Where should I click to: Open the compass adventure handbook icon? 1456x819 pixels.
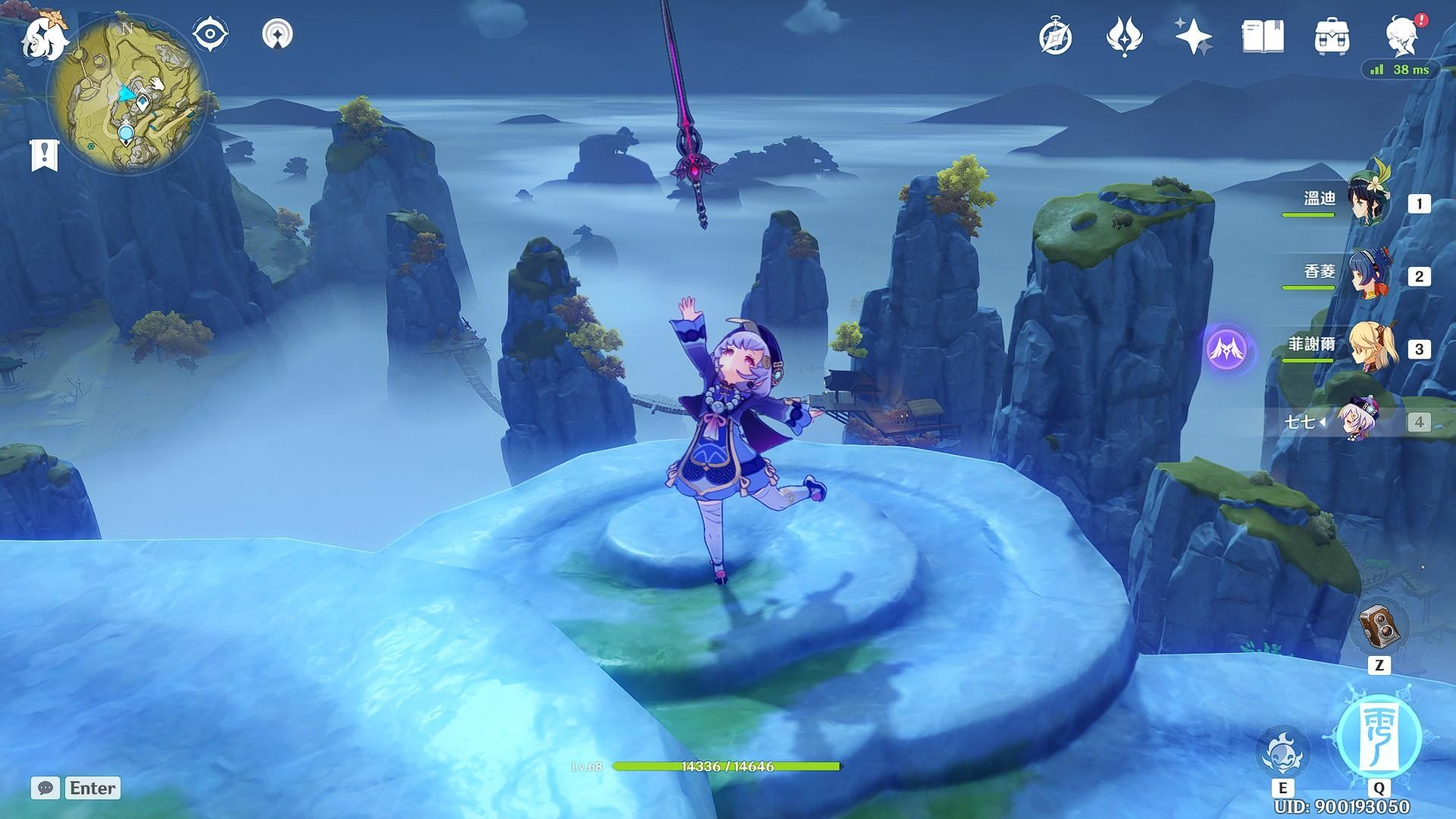[x=1056, y=36]
